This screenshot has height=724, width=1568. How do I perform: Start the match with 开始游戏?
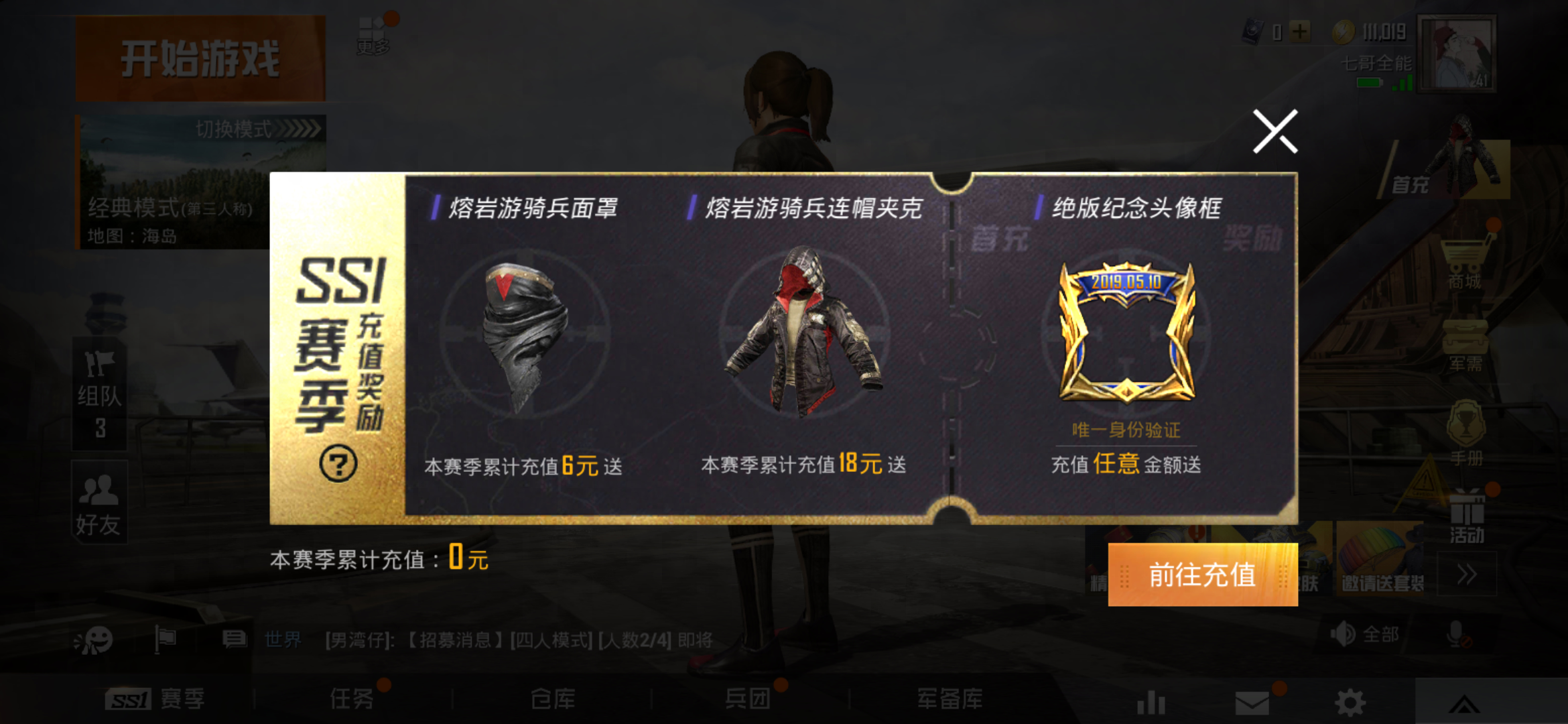click(200, 59)
